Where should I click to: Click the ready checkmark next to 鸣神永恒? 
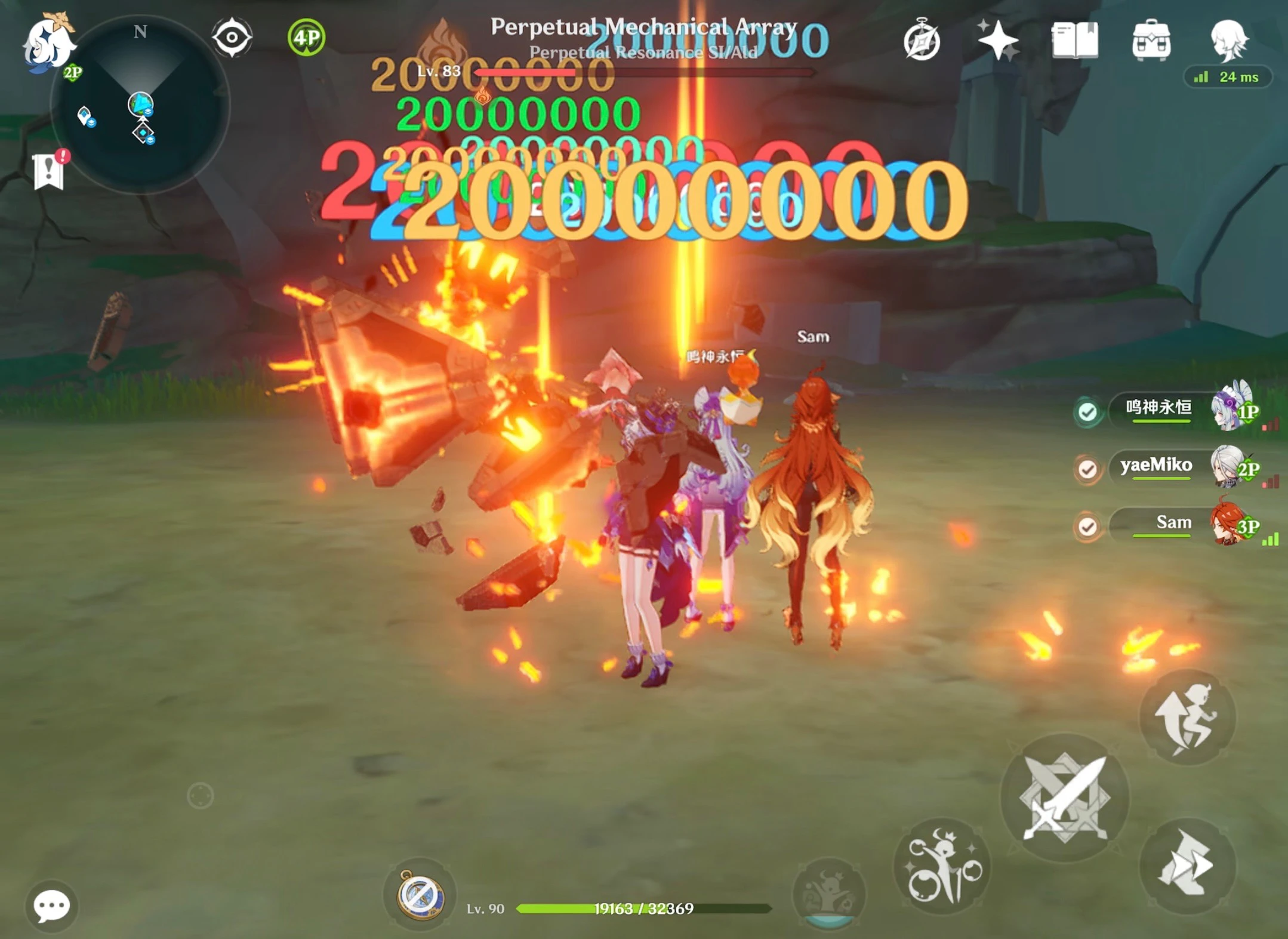(1087, 412)
